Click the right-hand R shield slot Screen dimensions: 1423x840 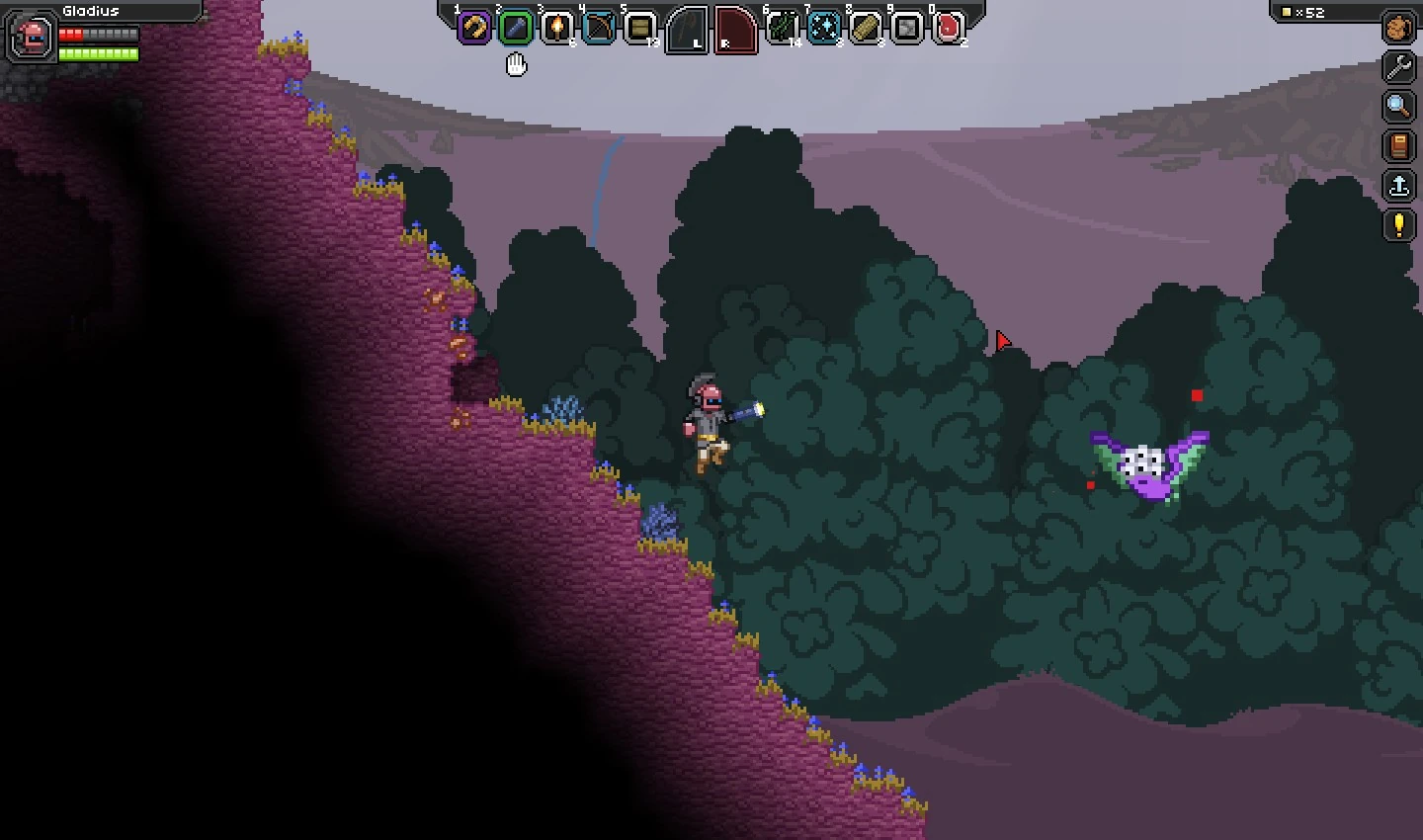click(735, 28)
